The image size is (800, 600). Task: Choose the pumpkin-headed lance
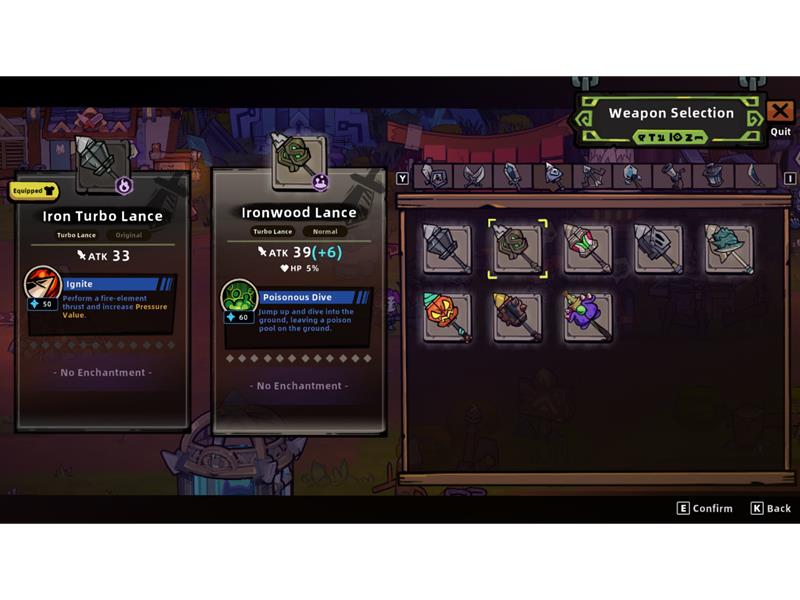[446, 317]
